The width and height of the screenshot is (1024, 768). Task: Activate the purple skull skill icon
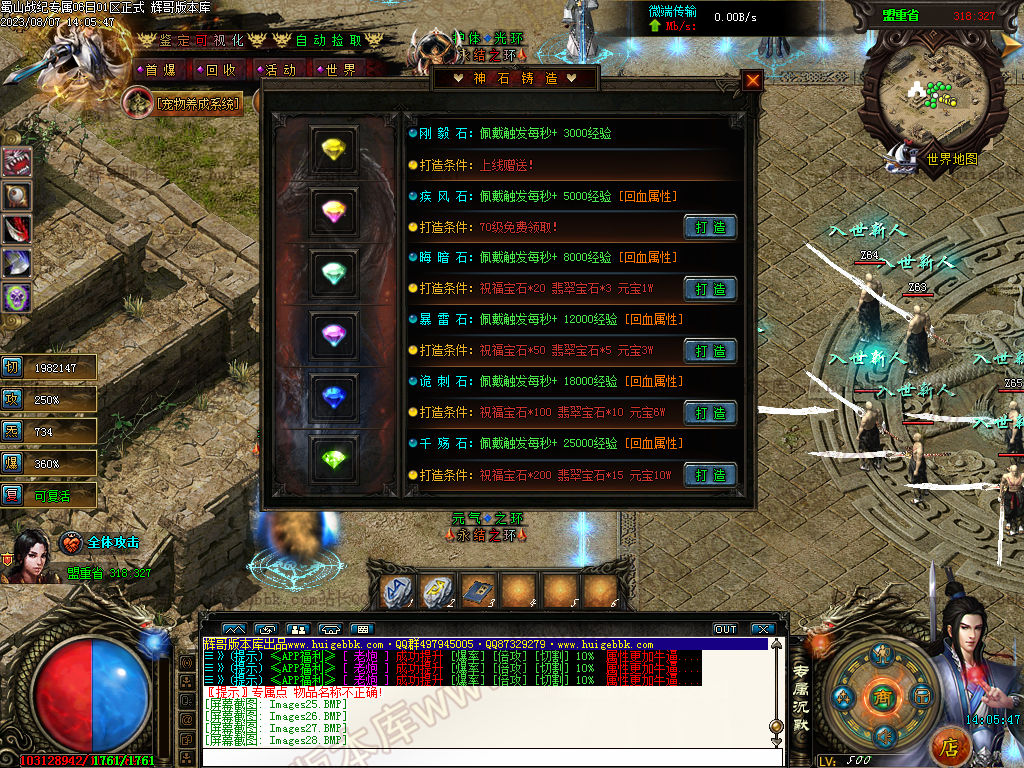(16, 297)
